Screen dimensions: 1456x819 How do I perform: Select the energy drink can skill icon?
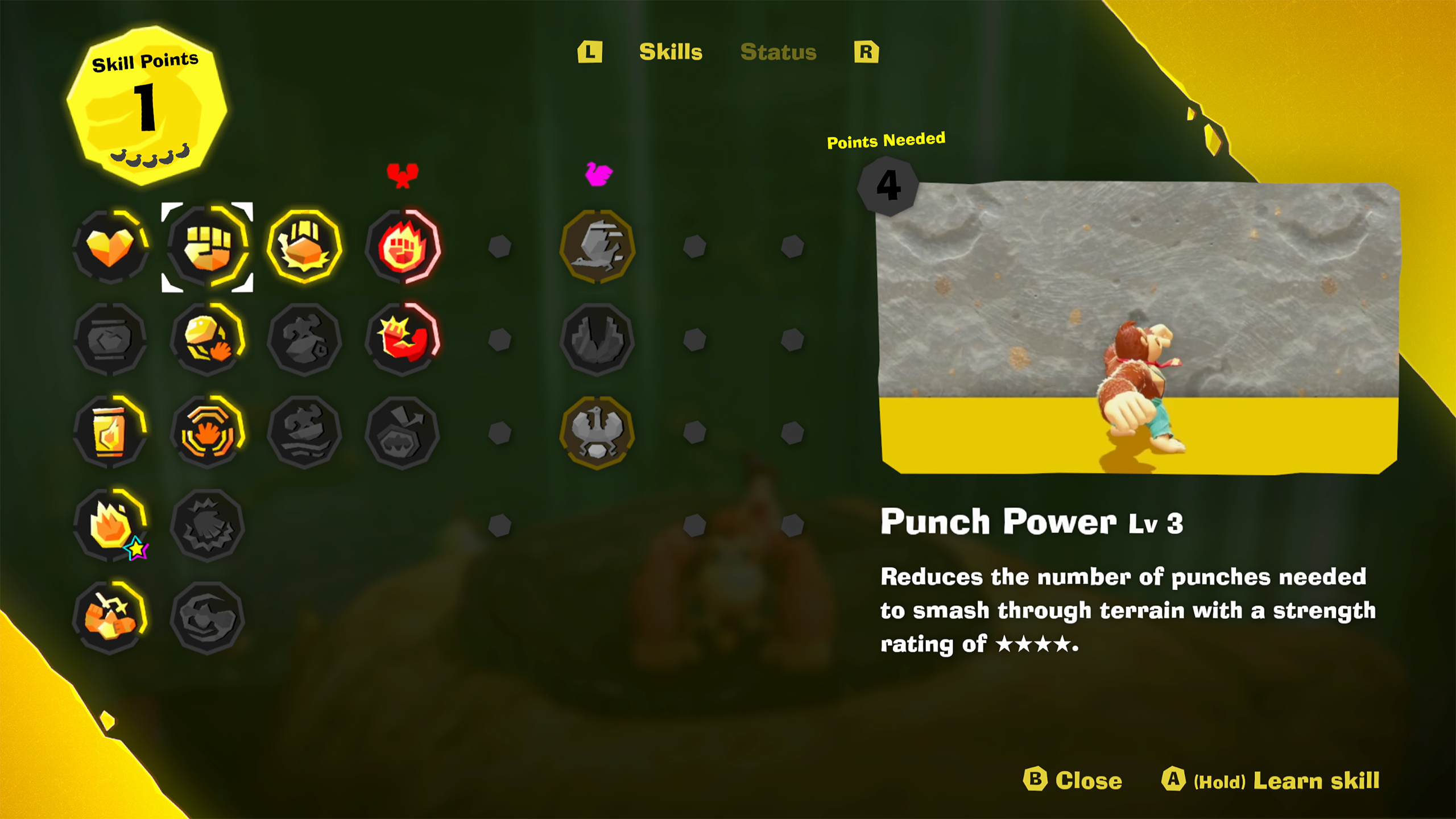[x=110, y=433]
